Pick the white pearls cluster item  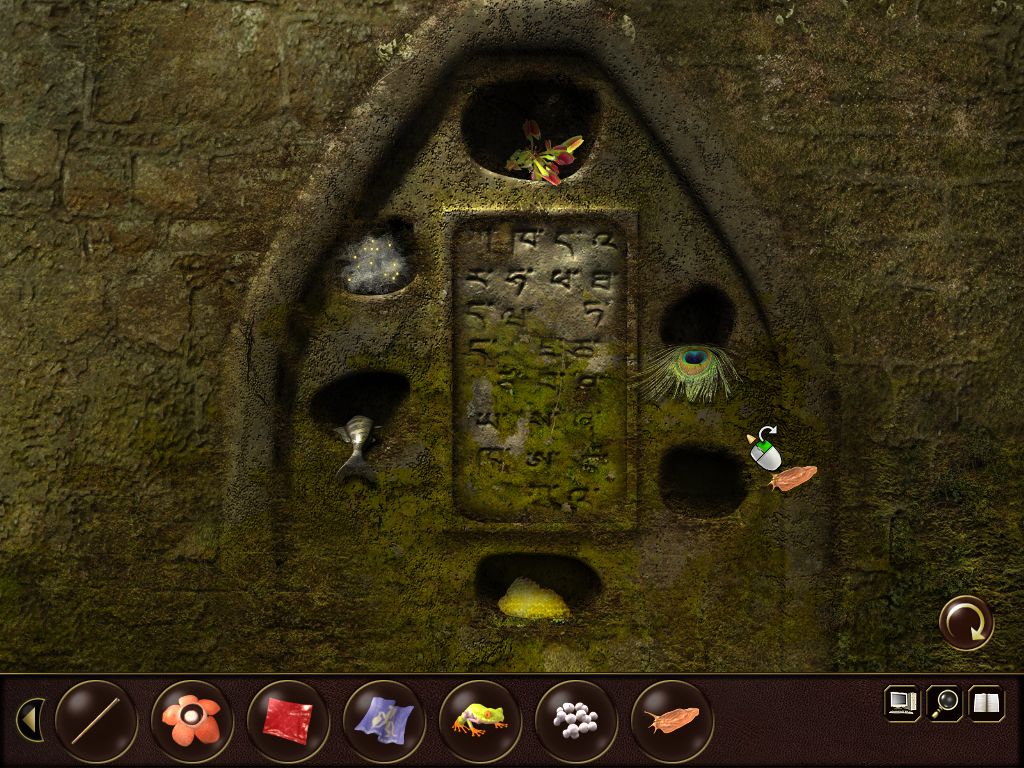tap(576, 720)
